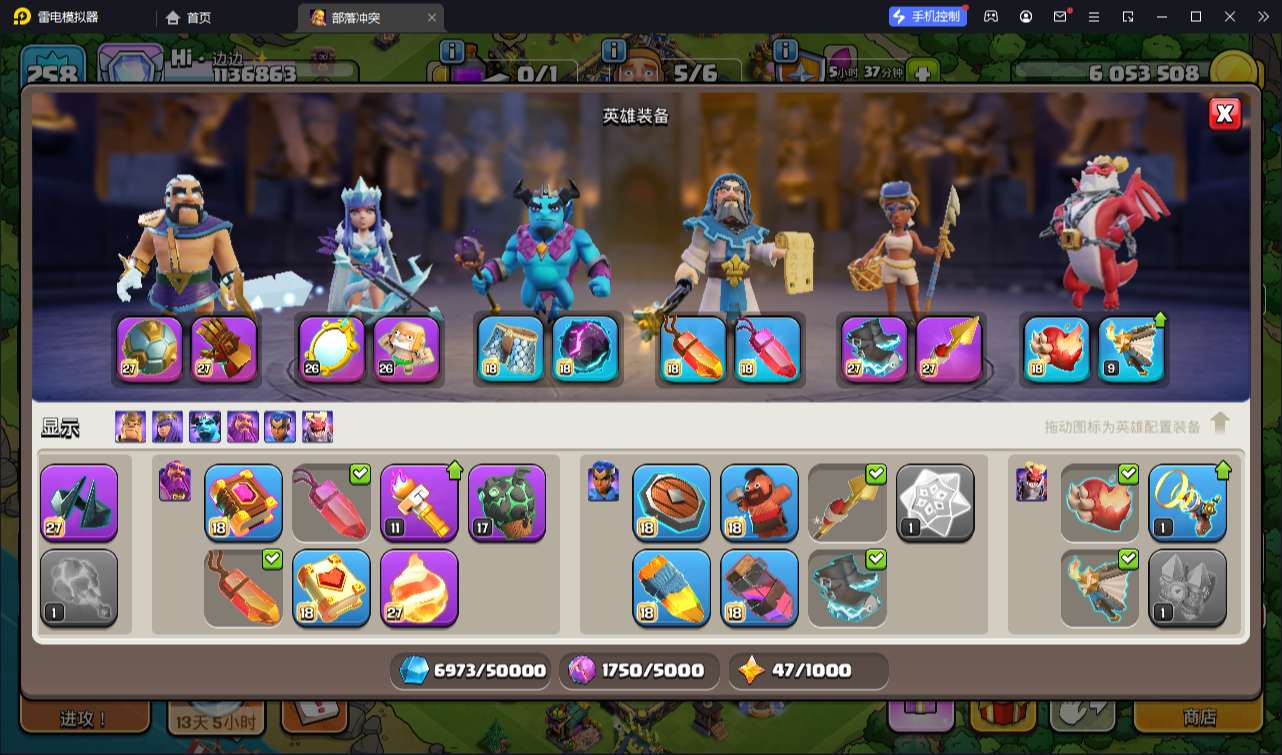This screenshot has width=1282, height=755.
Task: Select the green turtle shell equipment
Action: point(507,502)
